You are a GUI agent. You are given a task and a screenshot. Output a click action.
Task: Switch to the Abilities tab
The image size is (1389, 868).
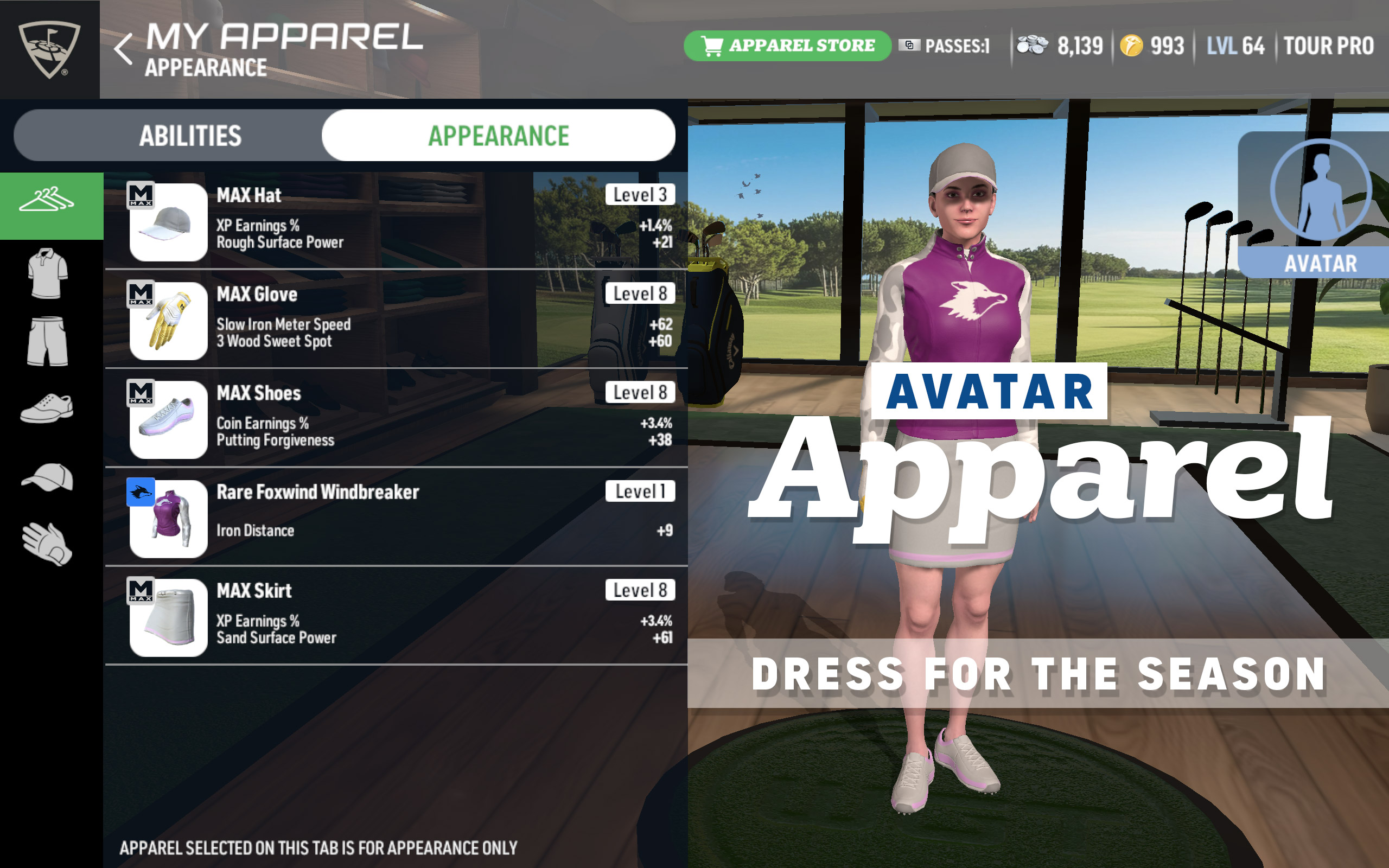189,136
